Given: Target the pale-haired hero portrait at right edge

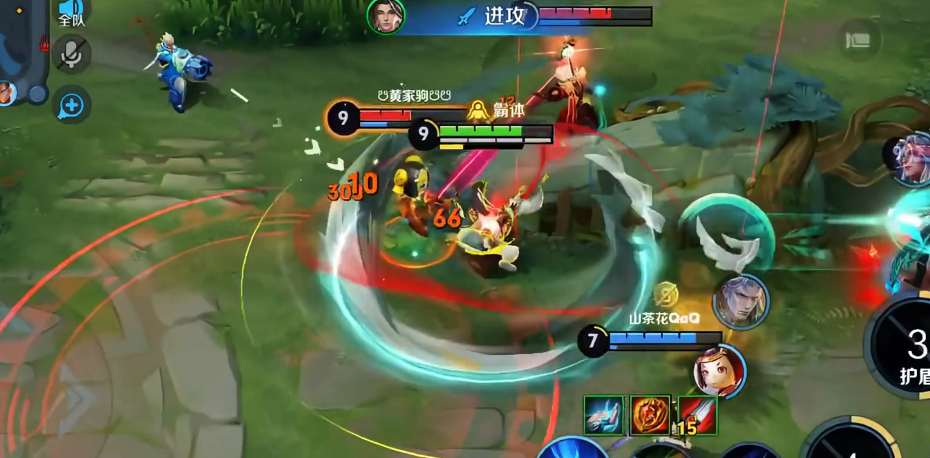Looking at the screenshot, I should point(912,160).
